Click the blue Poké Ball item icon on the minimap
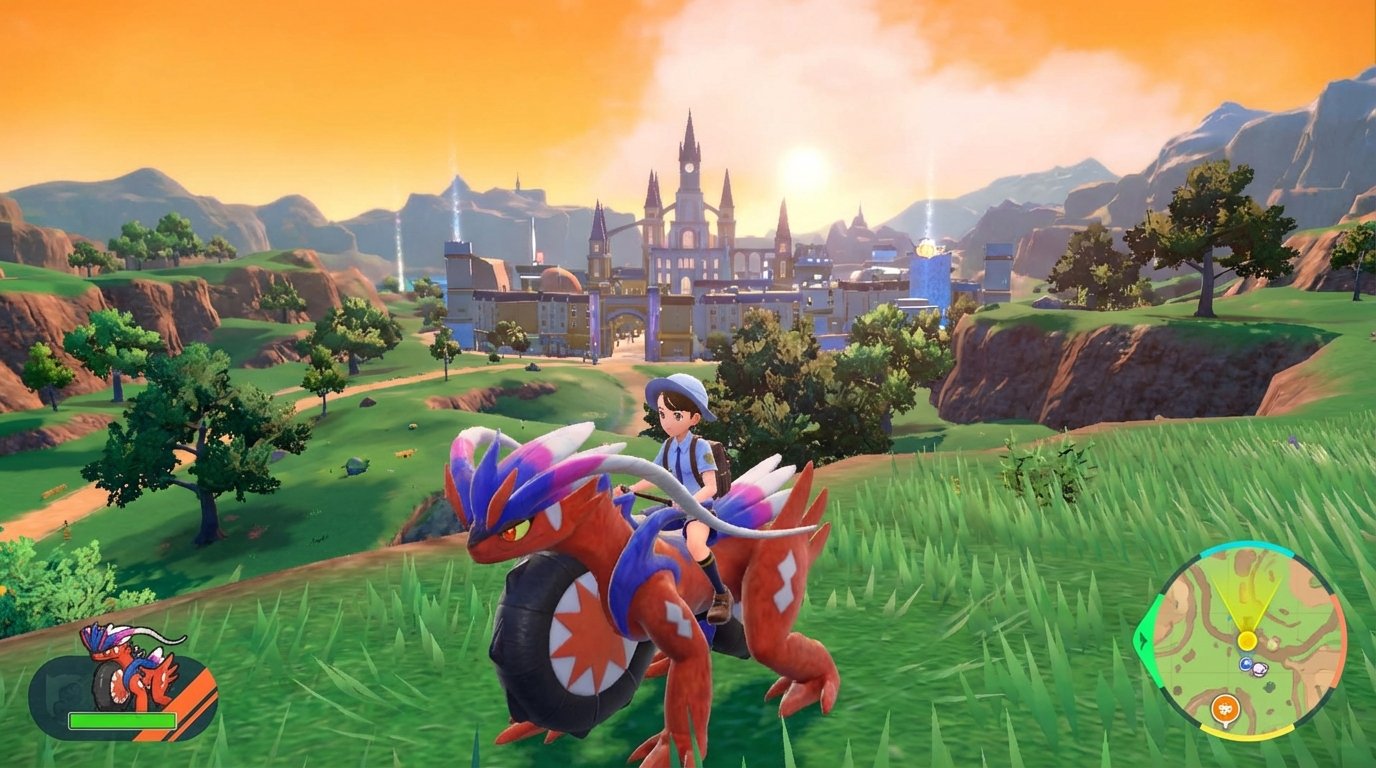This screenshot has width=1376, height=768. (x=1245, y=663)
